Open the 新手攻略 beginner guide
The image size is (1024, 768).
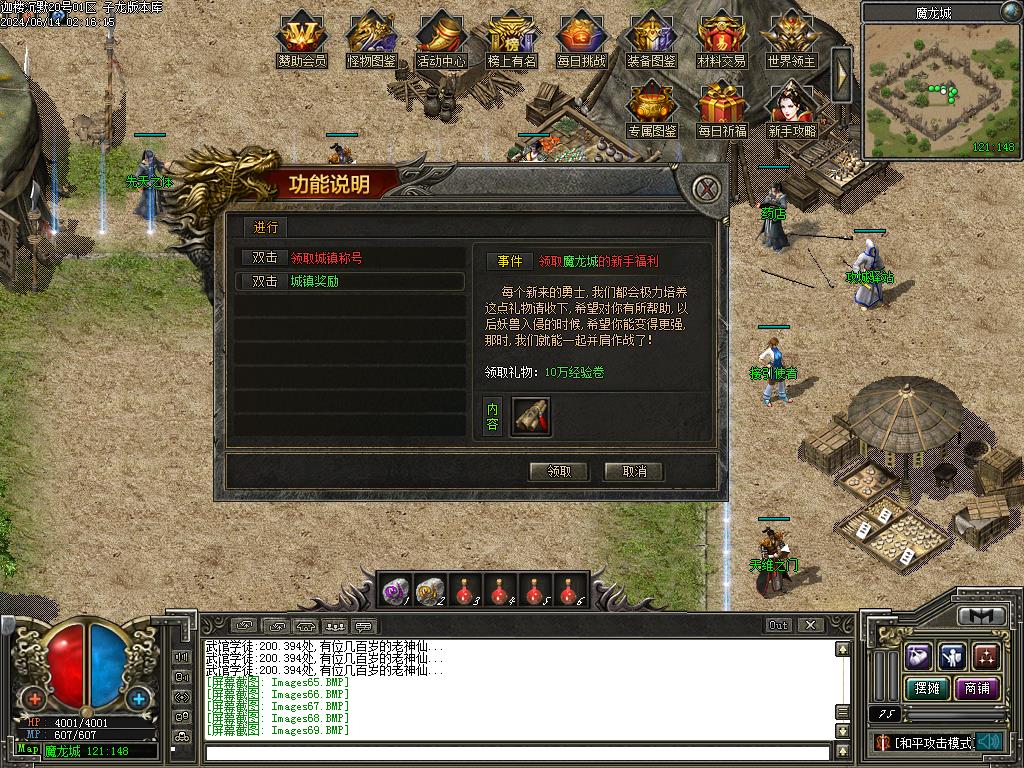792,110
